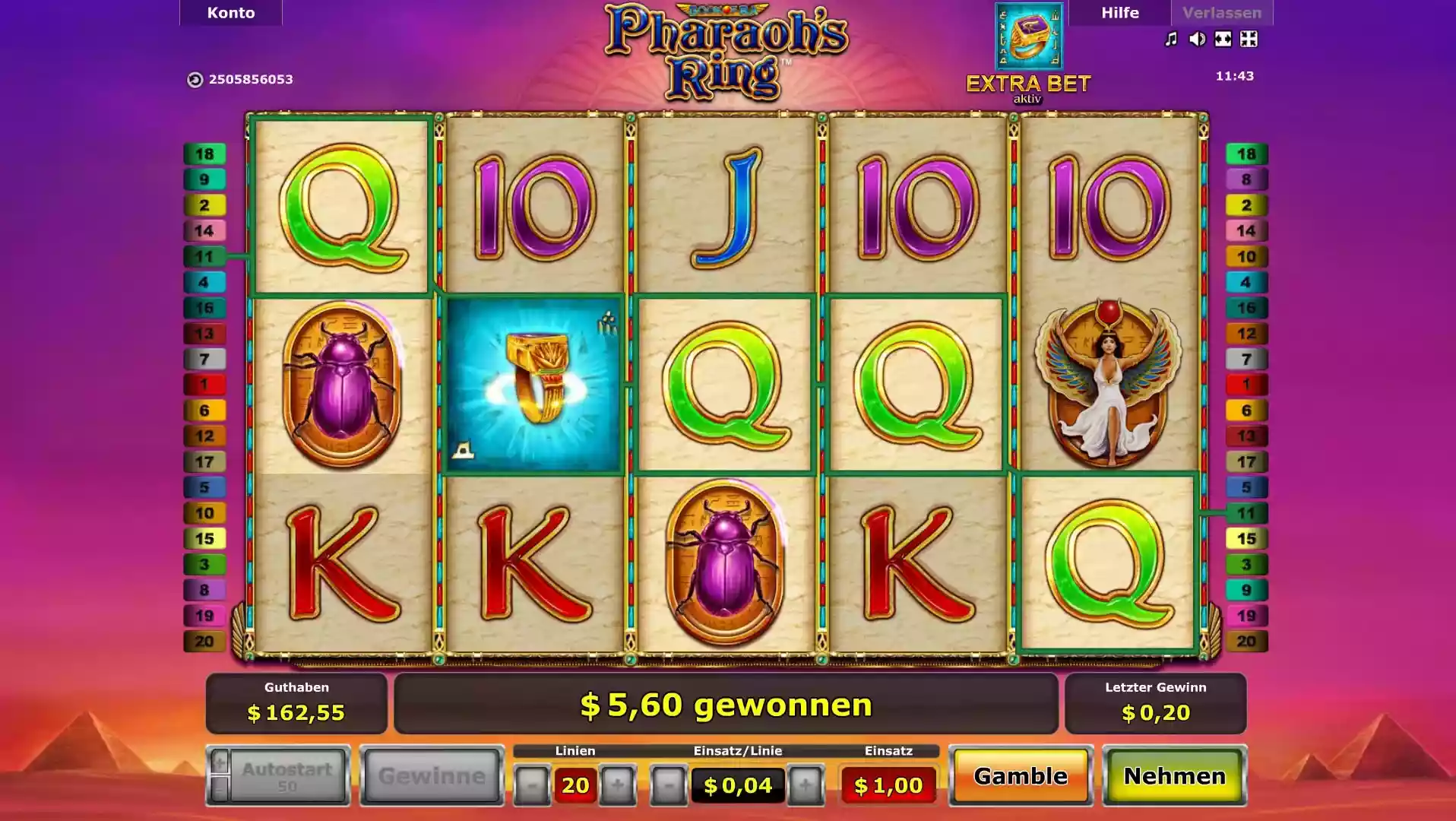Viewport: 1456px width, 821px height.
Task: Open the Gewinne paytable
Action: tap(432, 776)
